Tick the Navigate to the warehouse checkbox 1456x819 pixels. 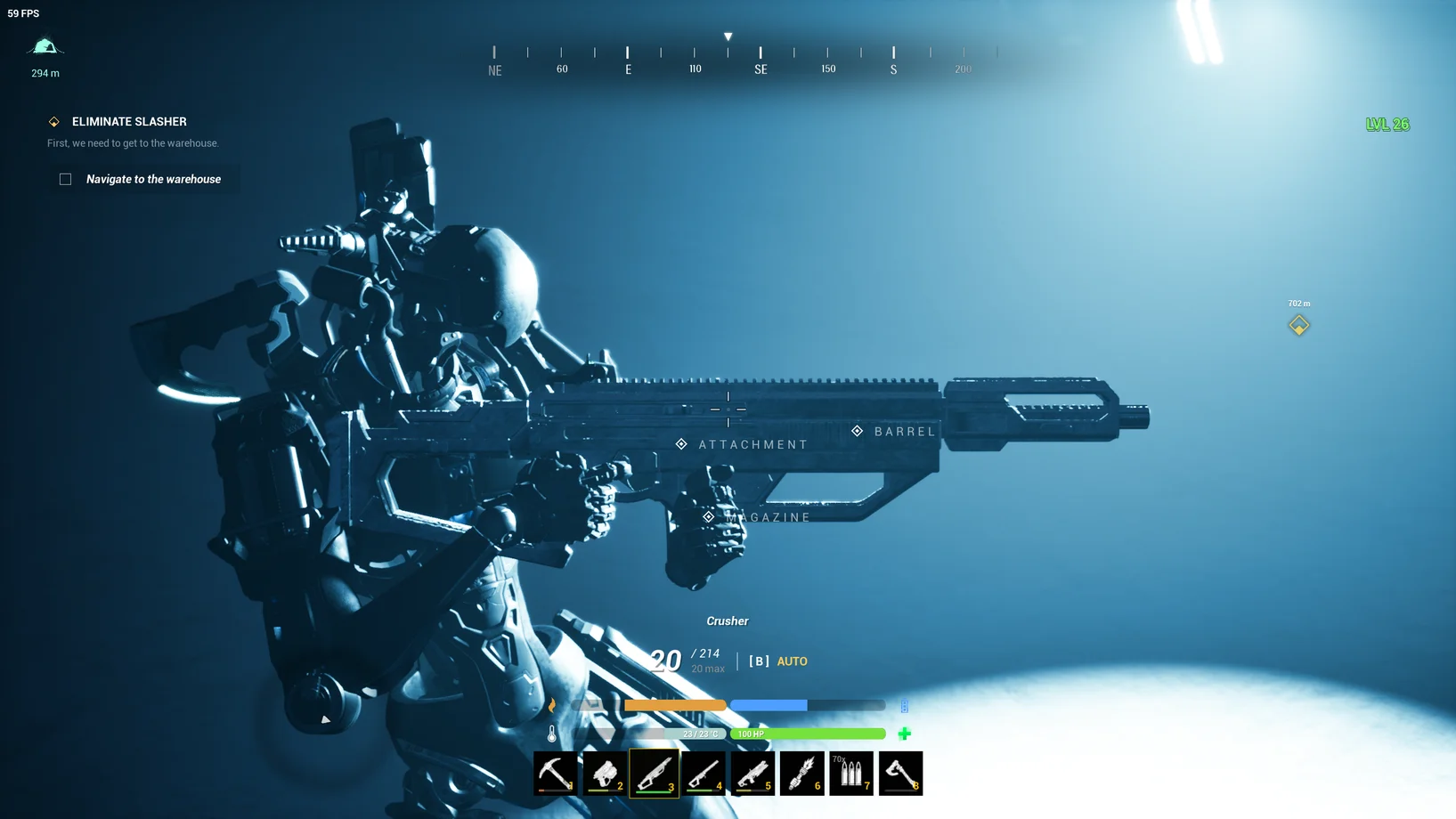pyautogui.click(x=66, y=179)
